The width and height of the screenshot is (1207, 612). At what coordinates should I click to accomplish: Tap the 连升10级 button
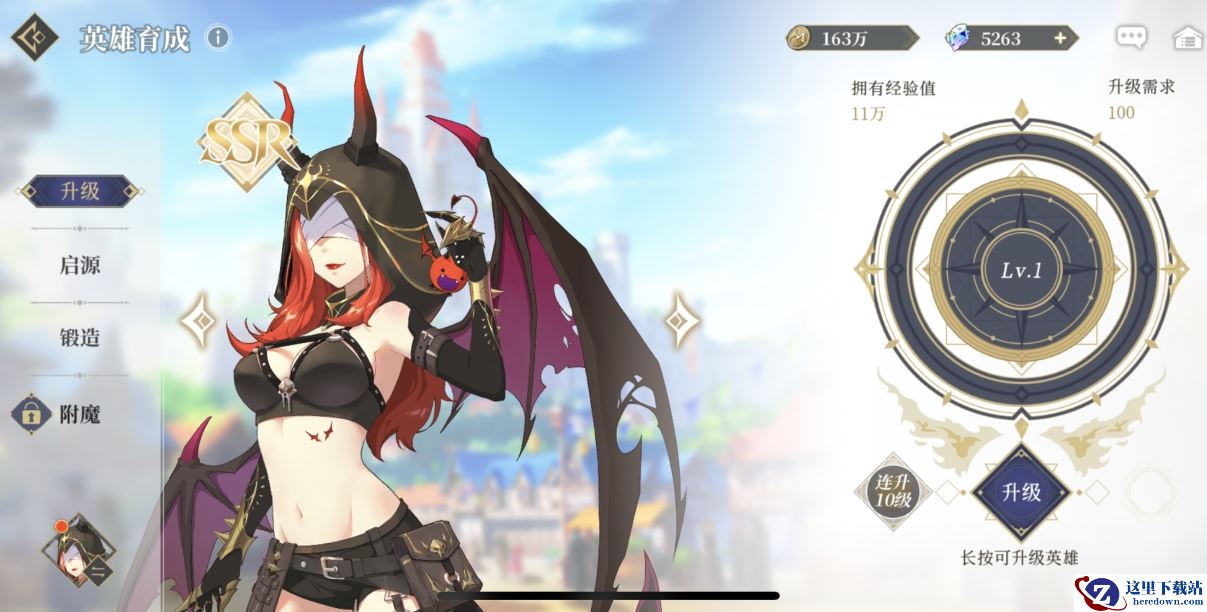[x=892, y=491]
